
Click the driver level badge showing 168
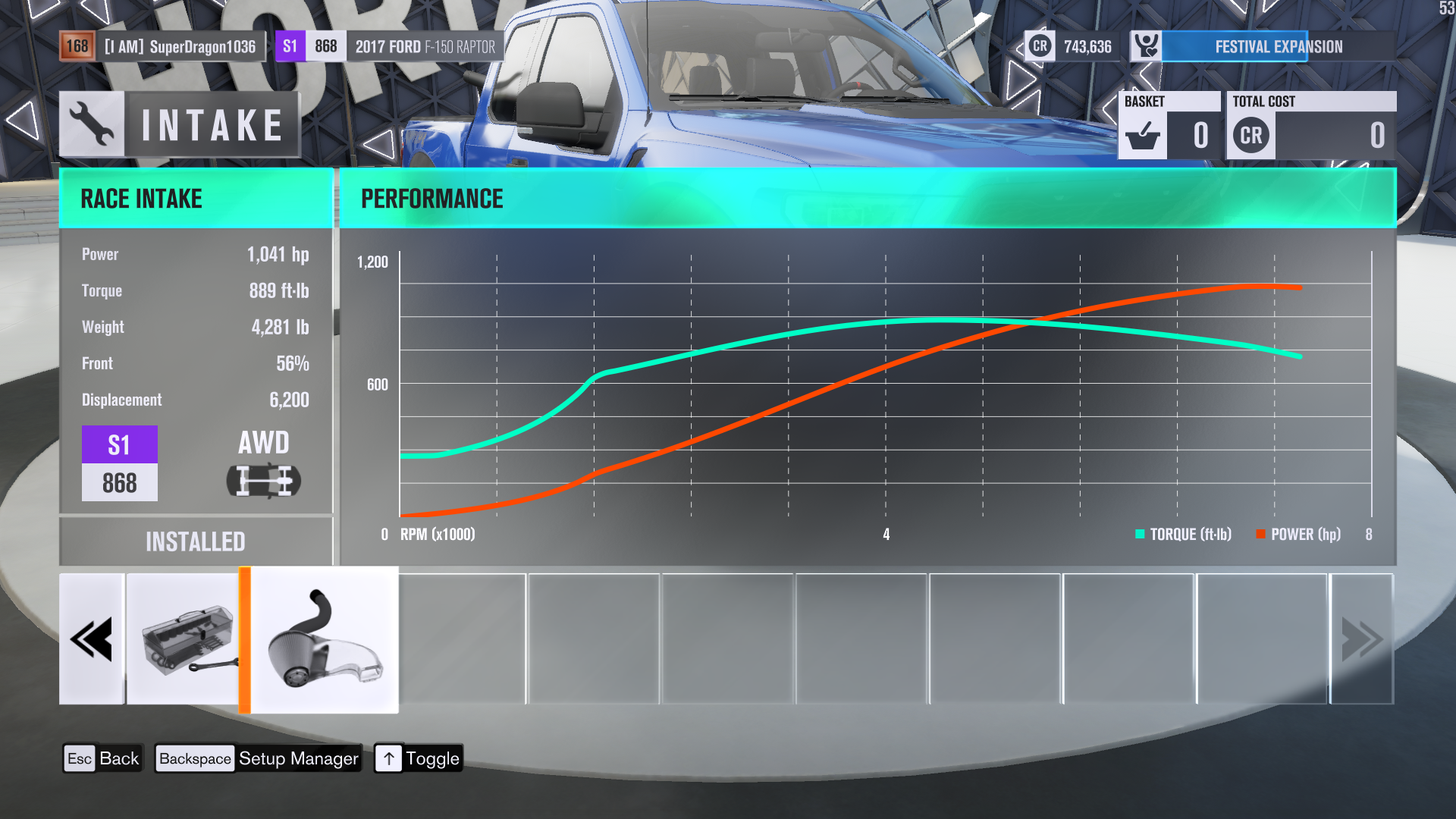[x=78, y=45]
